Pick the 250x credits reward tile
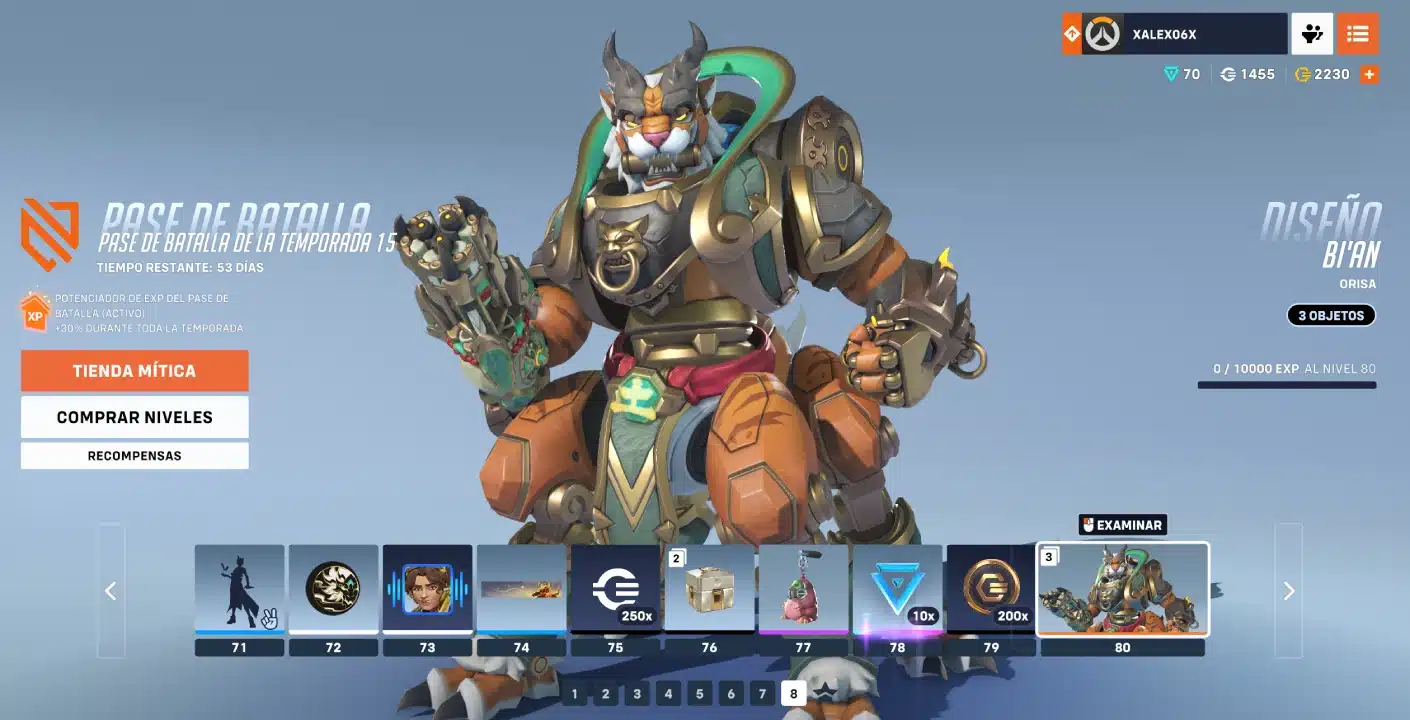This screenshot has width=1410, height=720. point(615,589)
